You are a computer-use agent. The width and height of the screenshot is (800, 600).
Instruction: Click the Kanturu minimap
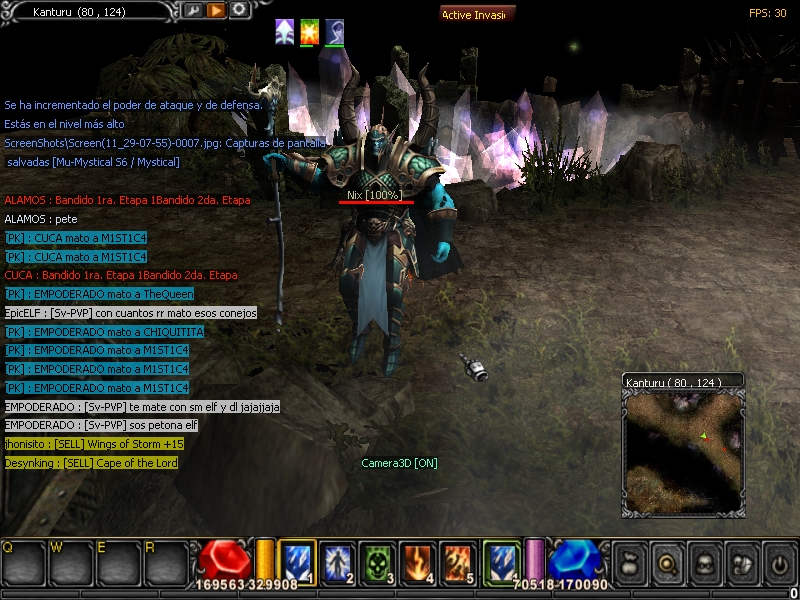coord(682,452)
